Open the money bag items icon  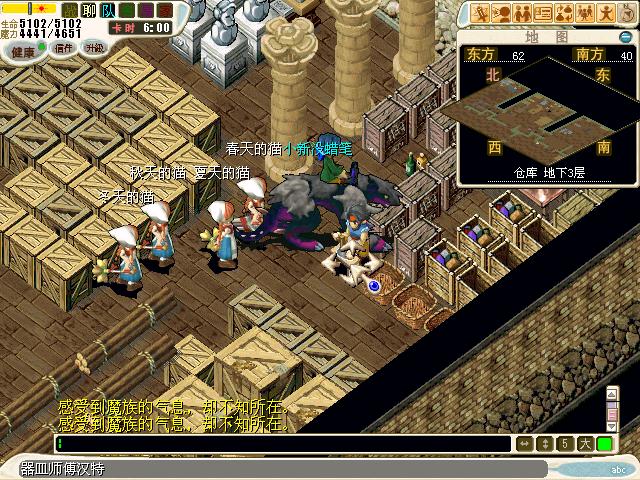coord(563,13)
